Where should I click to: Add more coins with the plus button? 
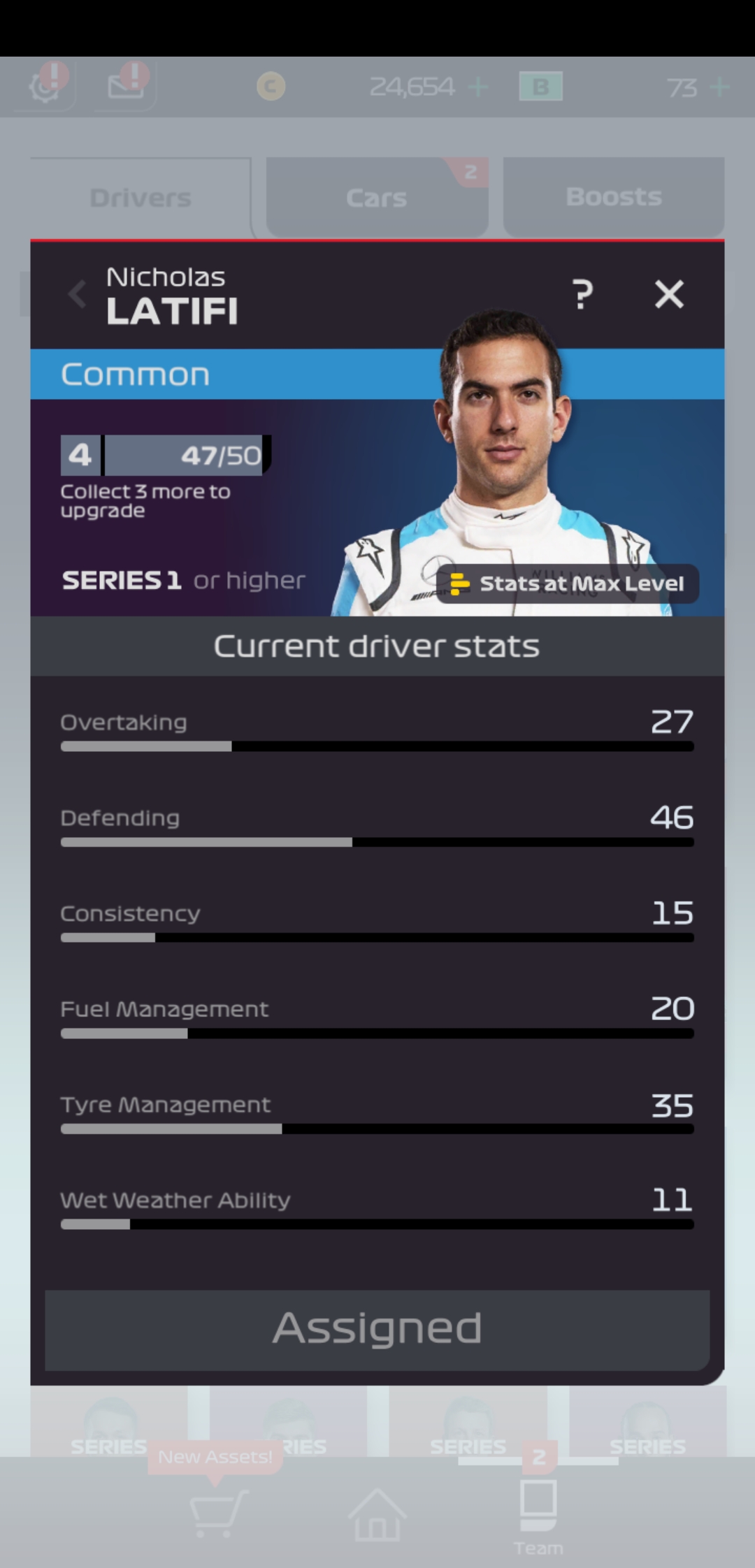click(479, 87)
